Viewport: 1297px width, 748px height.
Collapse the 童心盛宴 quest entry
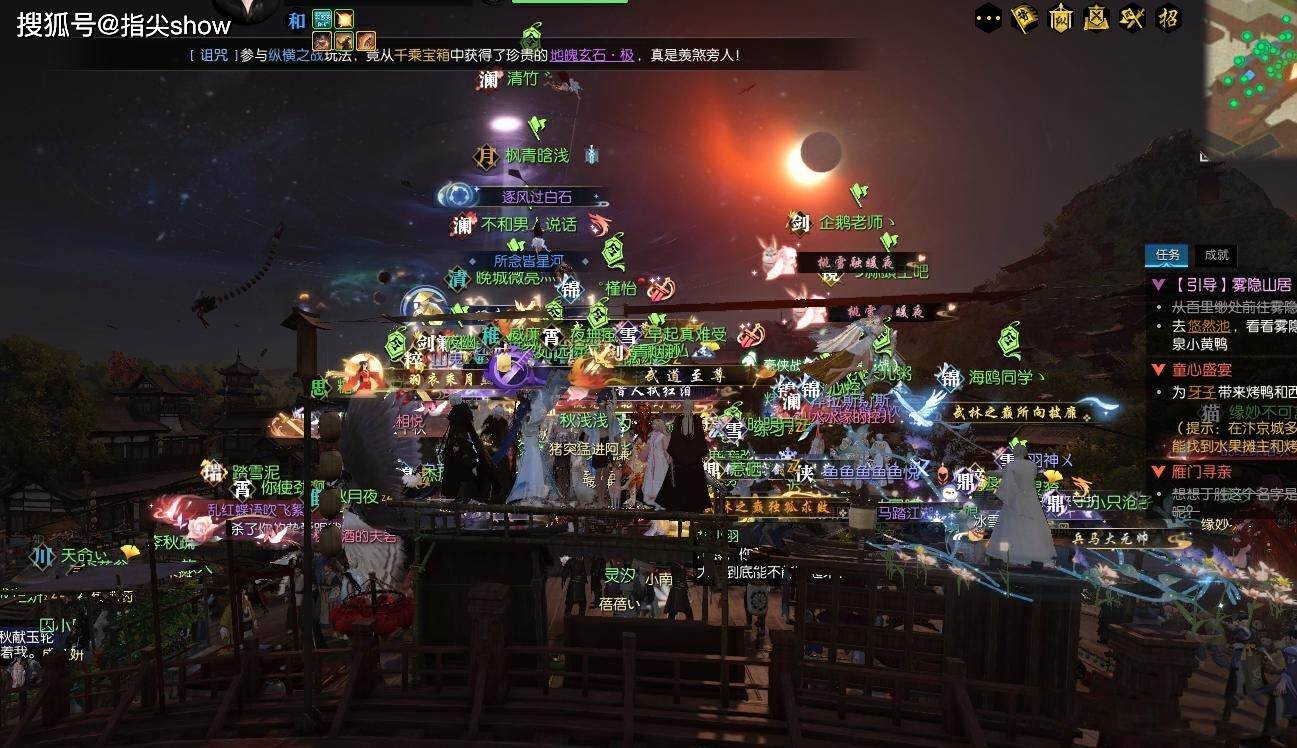point(1158,370)
